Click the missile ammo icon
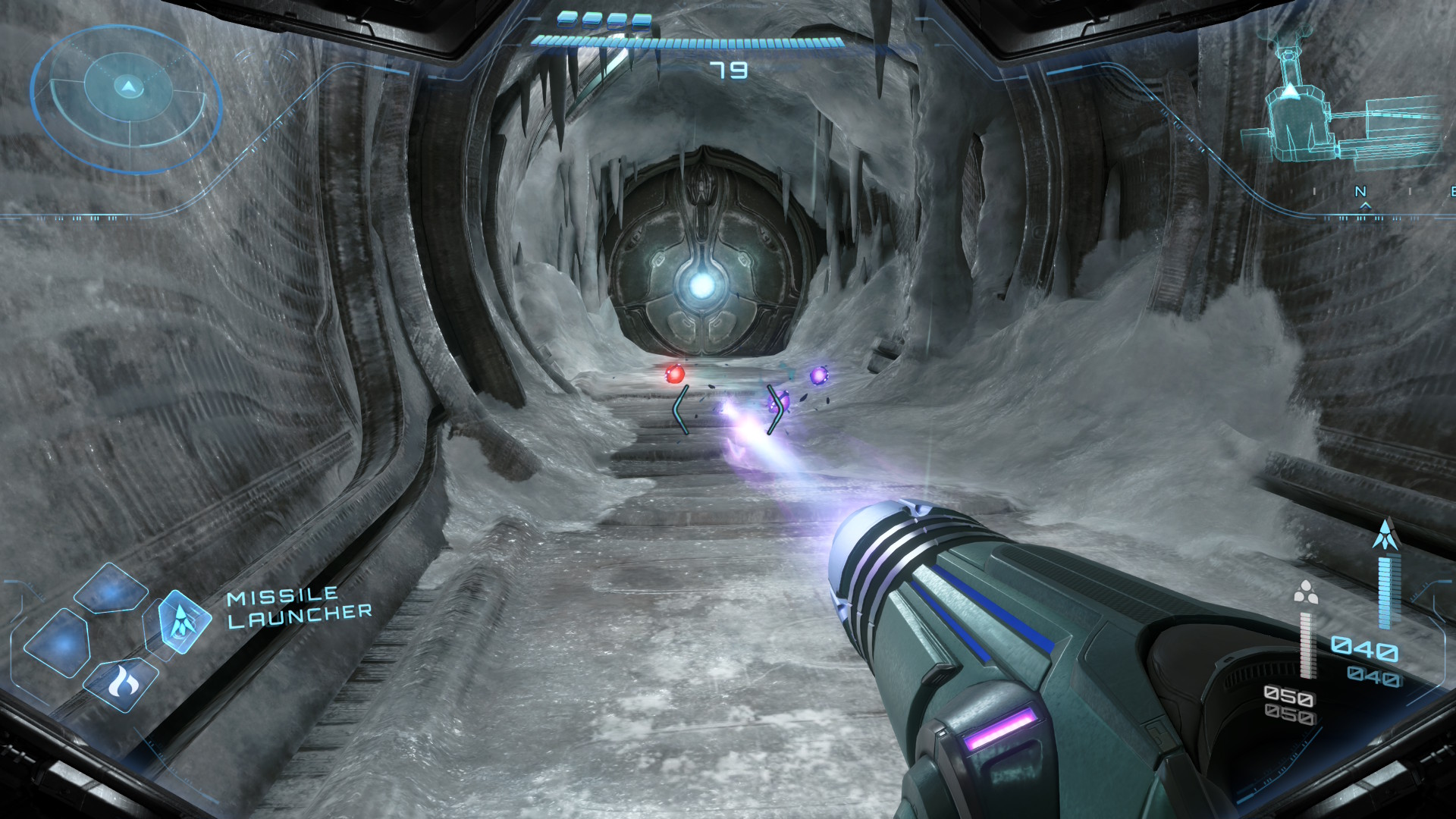This screenshot has height=819, width=1456. pos(1386,535)
